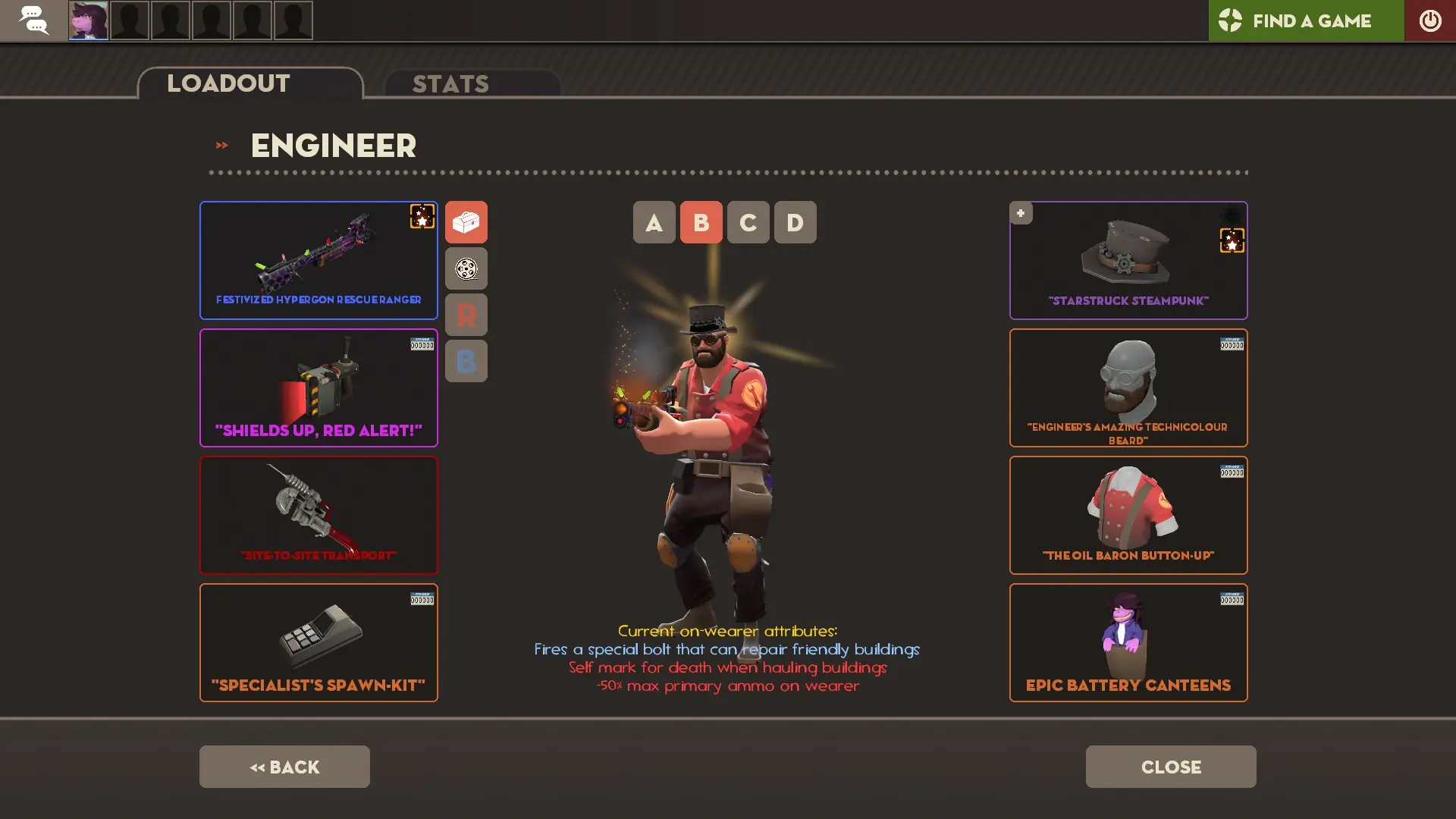Image resolution: width=1456 pixels, height=819 pixels.
Task: Switch character preview to BLU team
Action: pos(466,361)
